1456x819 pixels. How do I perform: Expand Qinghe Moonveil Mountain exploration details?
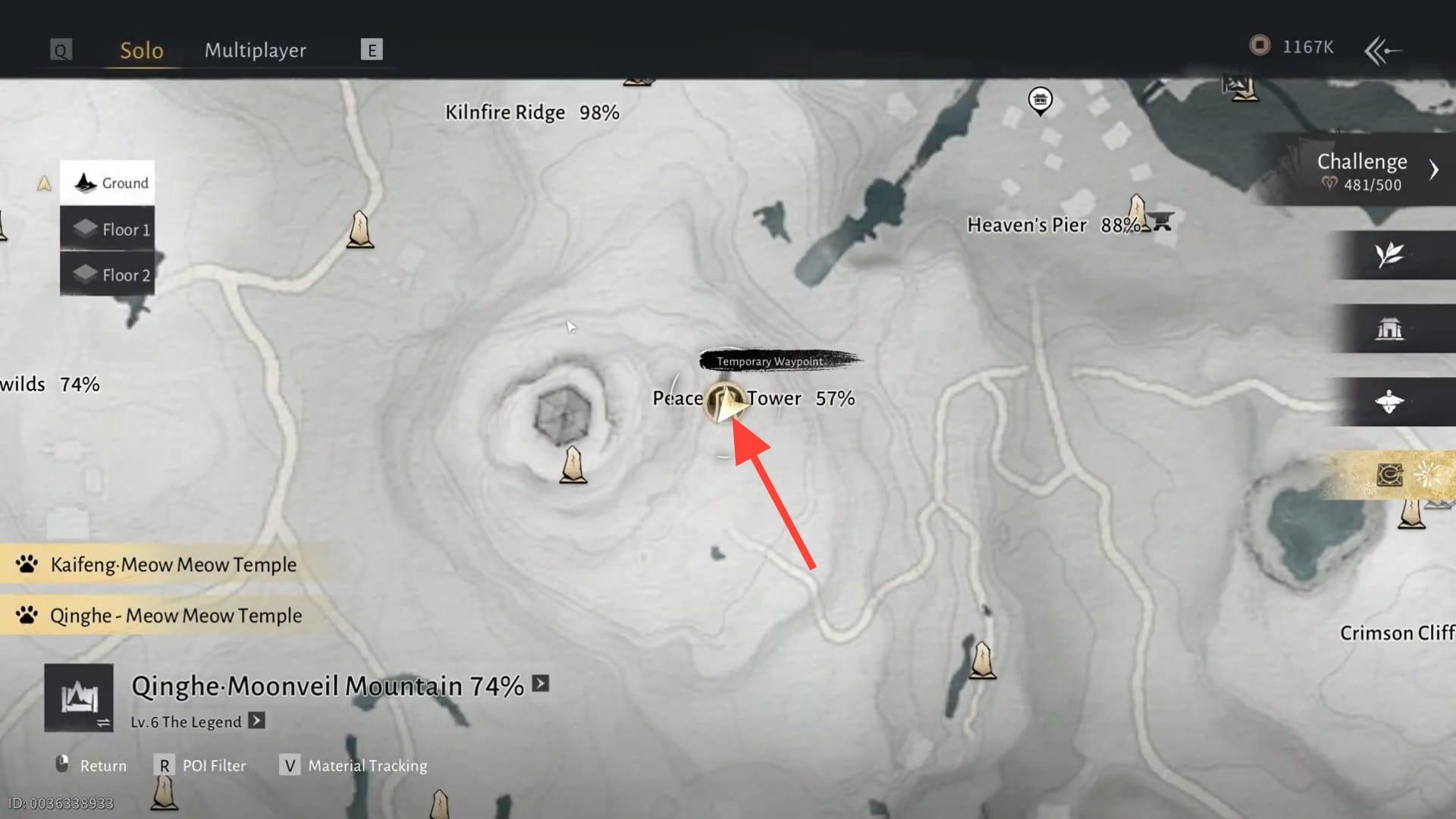(541, 684)
